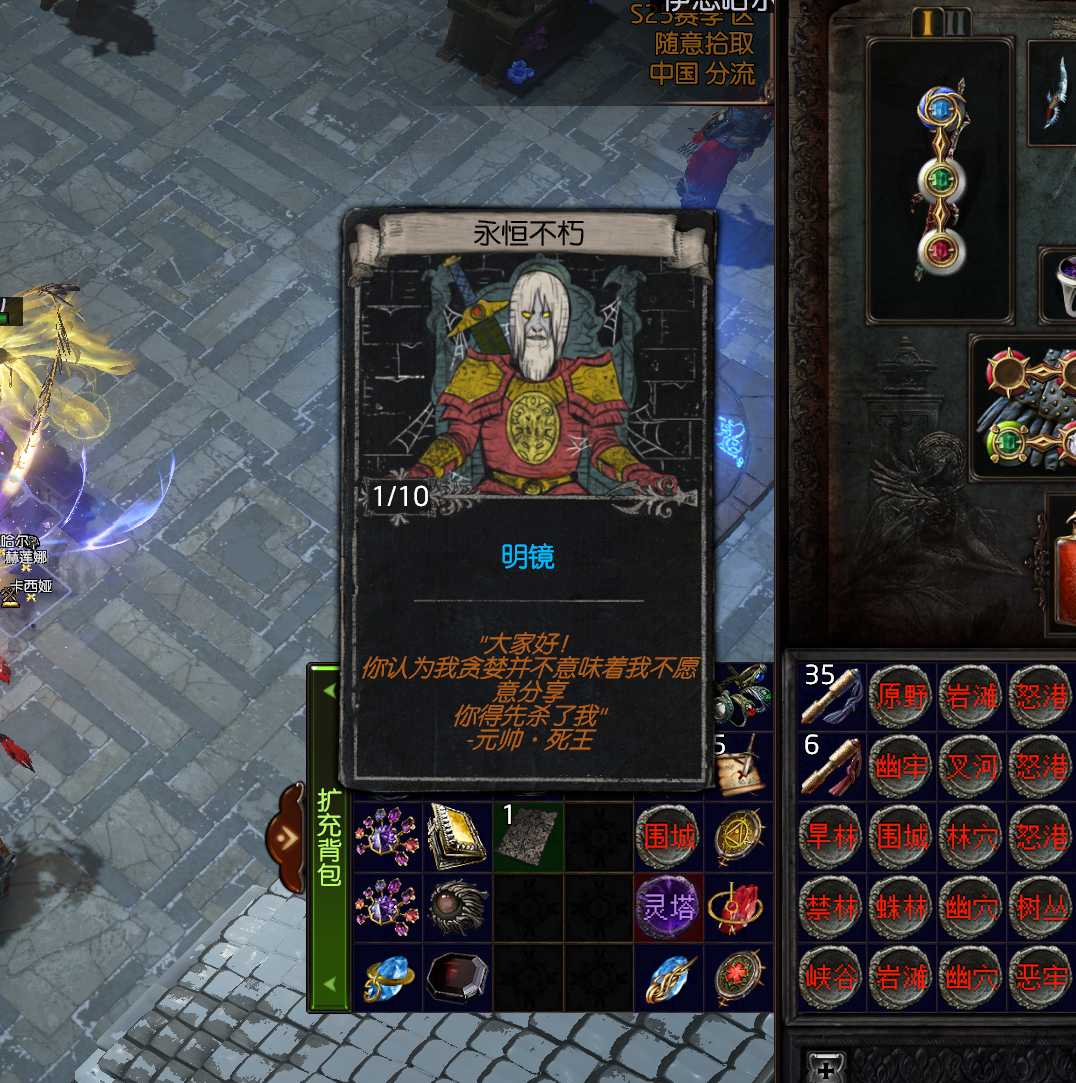This screenshot has height=1083, width=1076.
Task: Pick the 树丛 map item
Action: pyautogui.click(x=1040, y=906)
